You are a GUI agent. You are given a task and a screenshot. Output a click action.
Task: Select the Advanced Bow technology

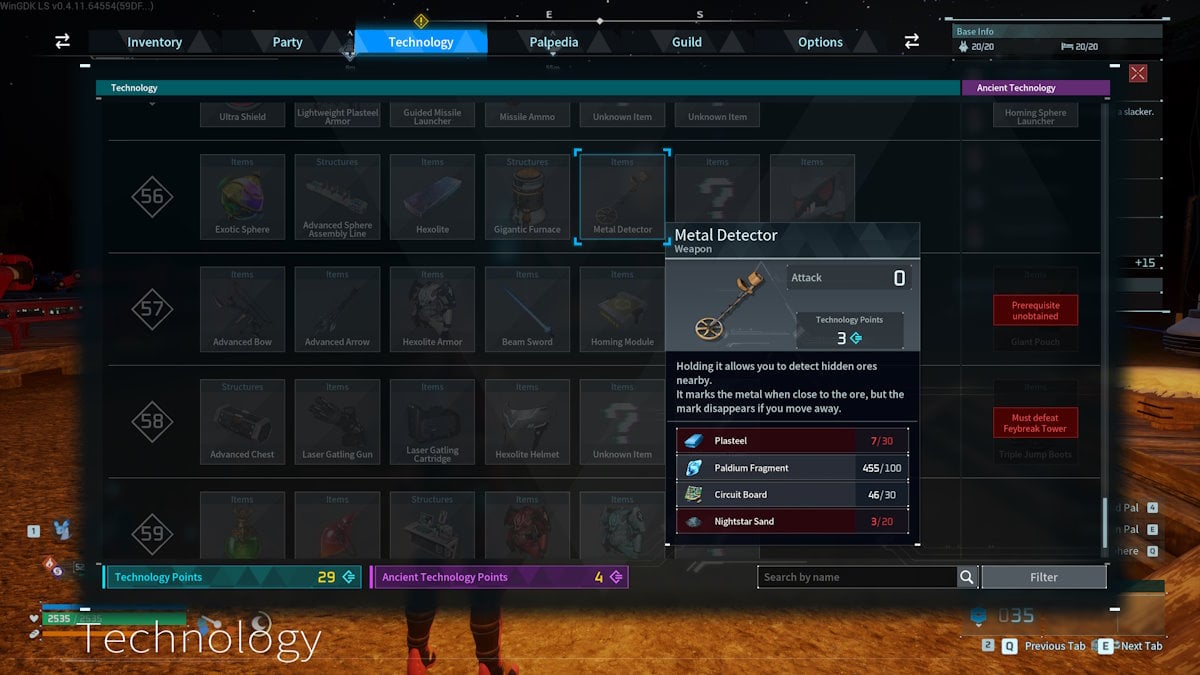pos(242,309)
